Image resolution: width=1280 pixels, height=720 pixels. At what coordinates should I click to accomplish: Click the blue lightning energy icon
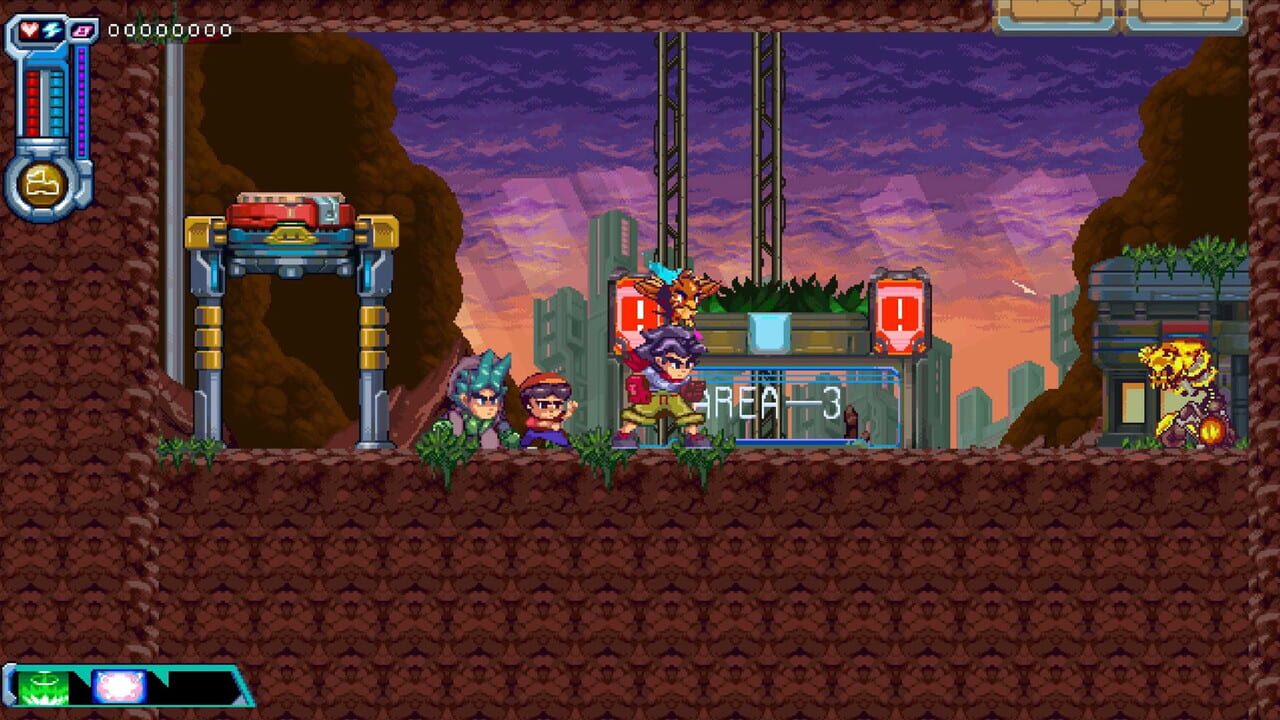52,28
